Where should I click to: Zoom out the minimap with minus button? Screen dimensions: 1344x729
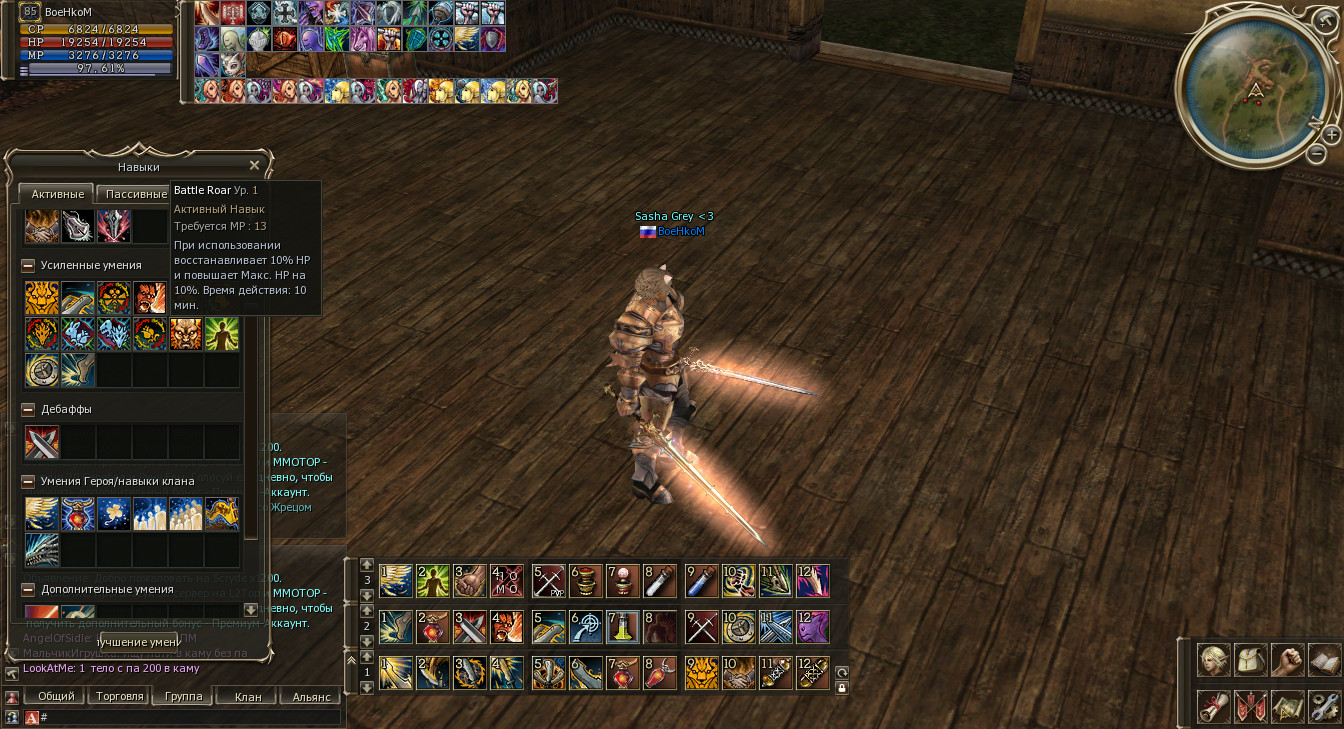click(x=1317, y=154)
